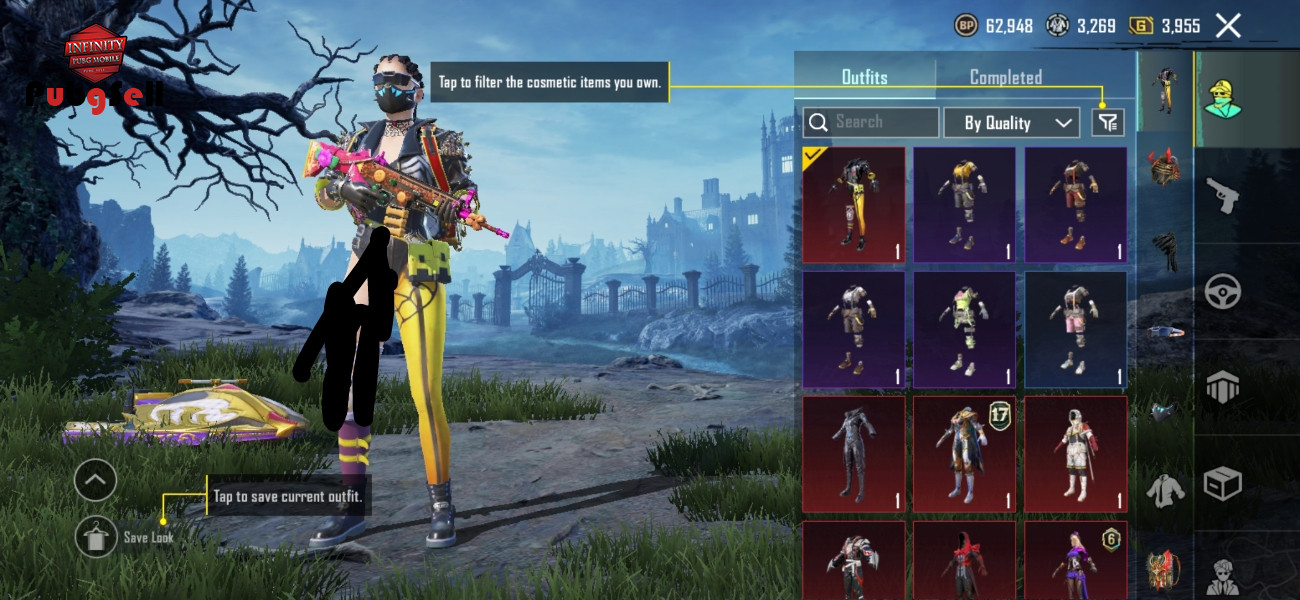Screen dimensions: 1300x600
Task: Select the outfit with the level 6 badge
Action: click(x=1075, y=559)
